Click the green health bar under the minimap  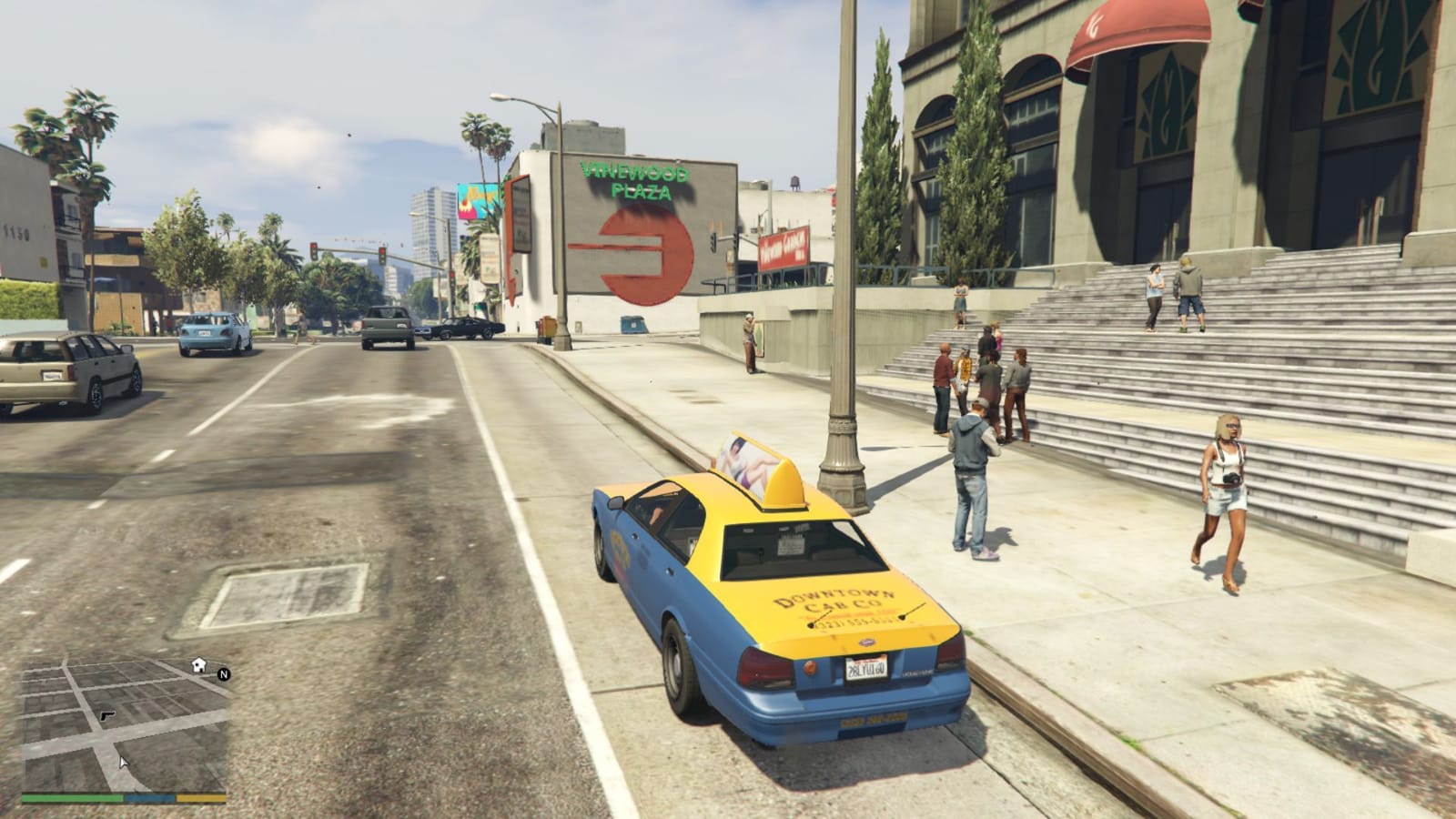click(x=71, y=798)
